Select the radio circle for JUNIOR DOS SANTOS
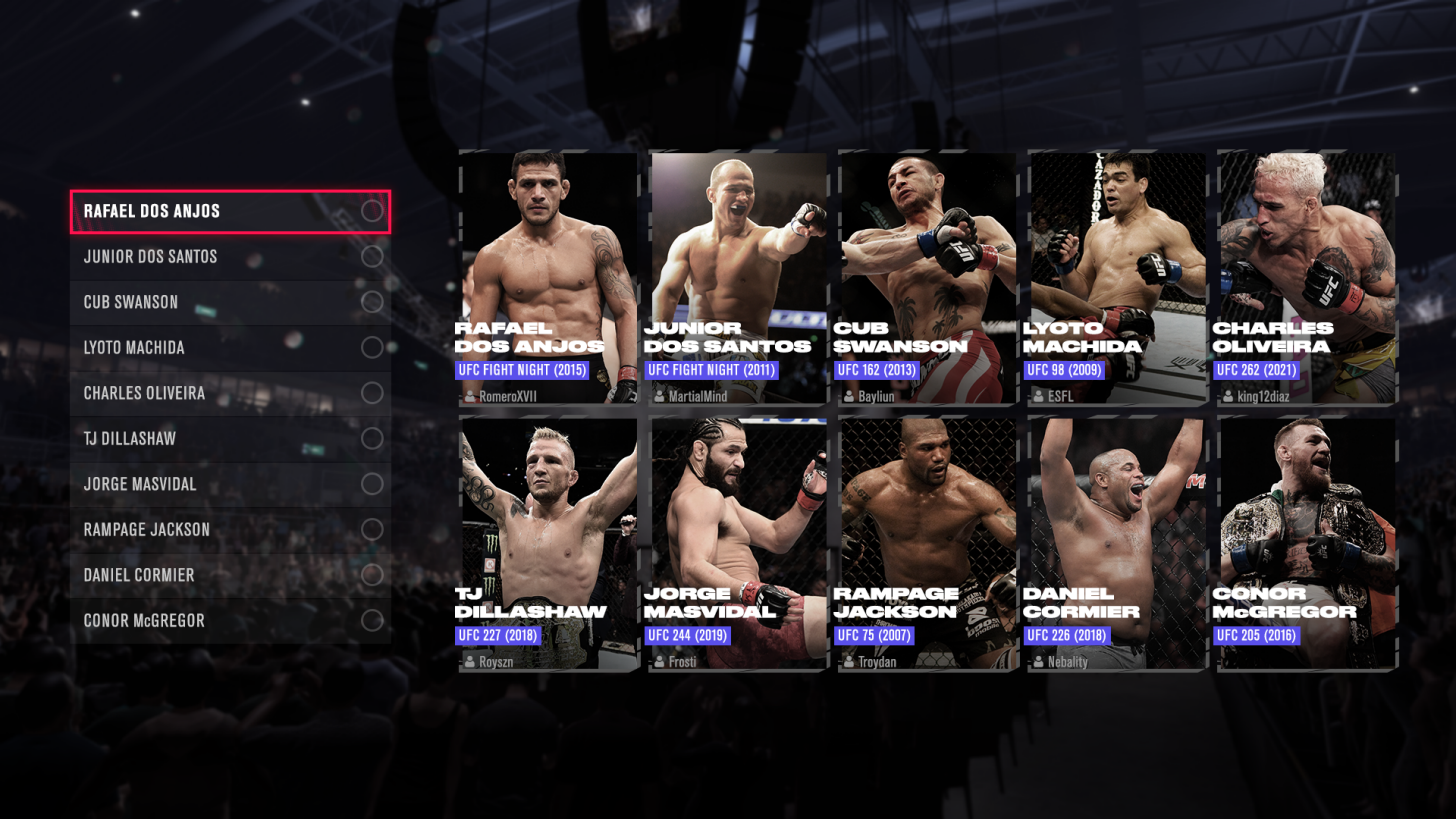Image resolution: width=1456 pixels, height=819 pixels. click(x=372, y=257)
